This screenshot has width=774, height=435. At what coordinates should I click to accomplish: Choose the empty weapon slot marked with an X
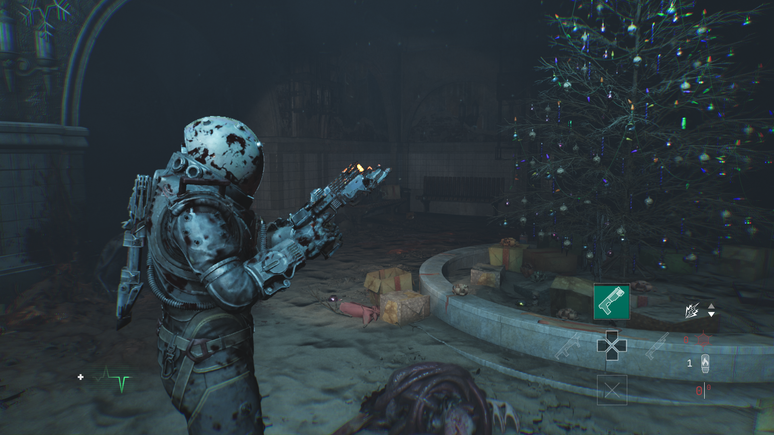click(x=611, y=389)
